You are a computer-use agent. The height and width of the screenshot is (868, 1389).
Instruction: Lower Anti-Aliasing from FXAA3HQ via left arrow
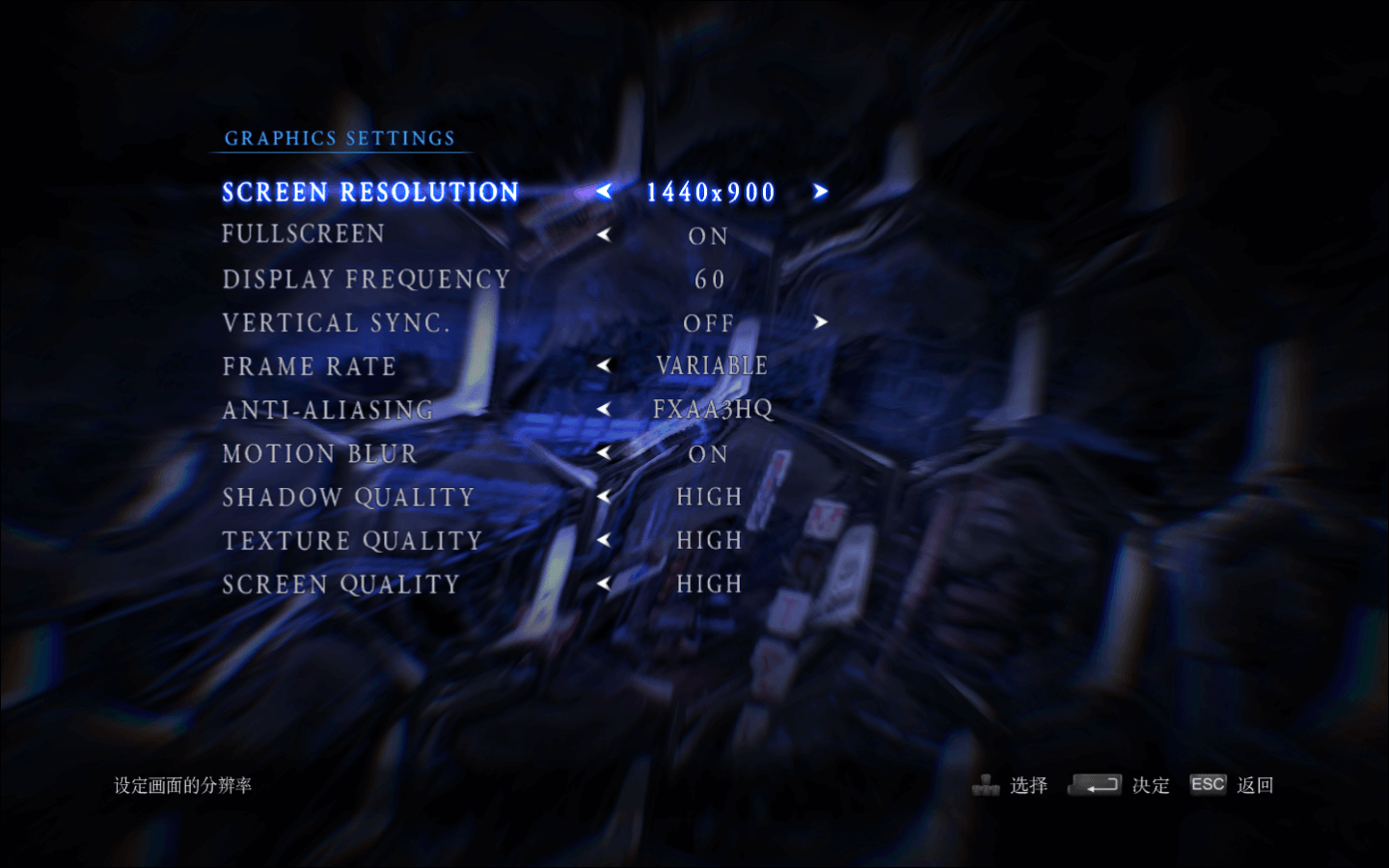pyautogui.click(x=604, y=409)
